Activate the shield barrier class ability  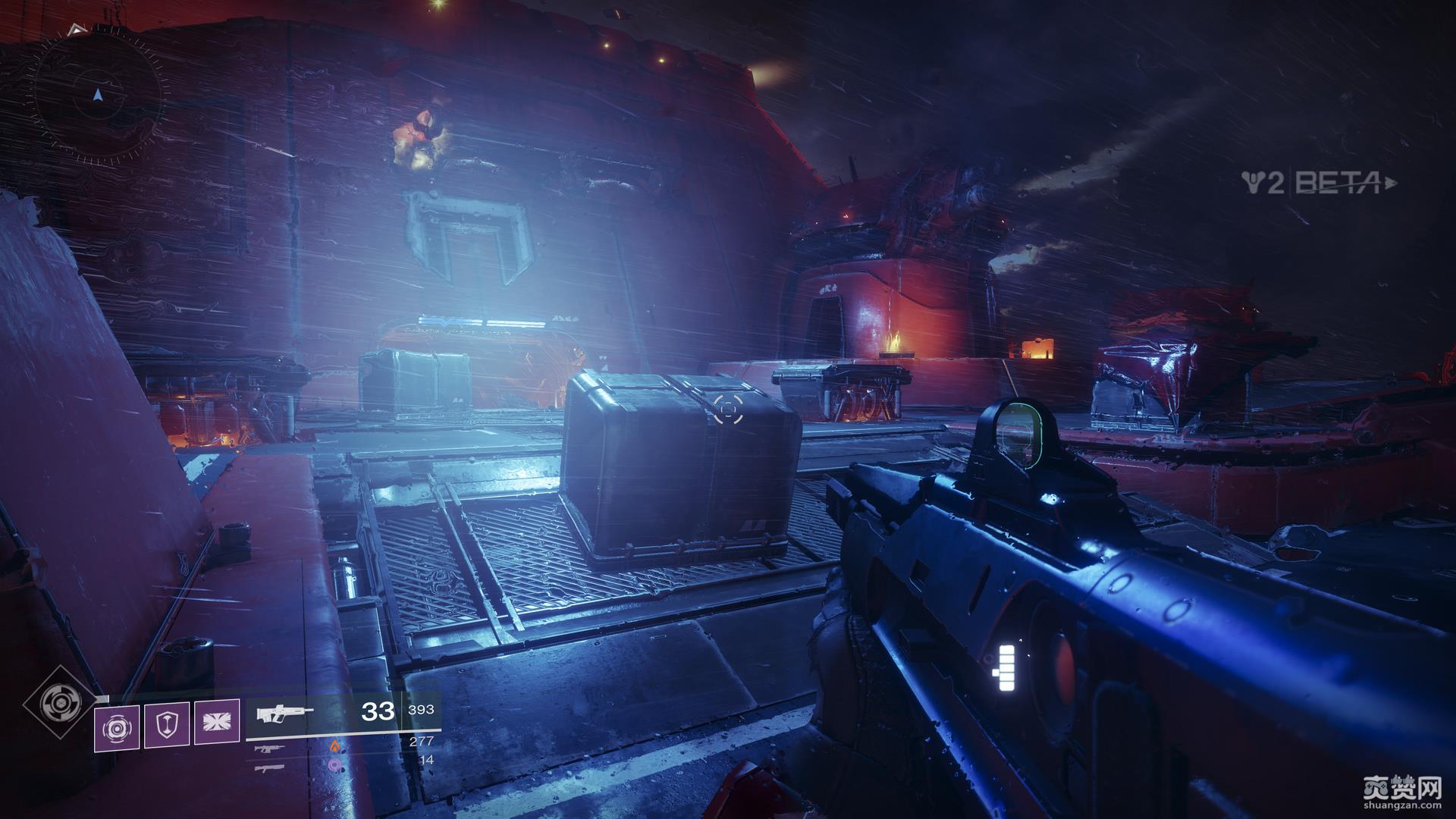[166, 726]
